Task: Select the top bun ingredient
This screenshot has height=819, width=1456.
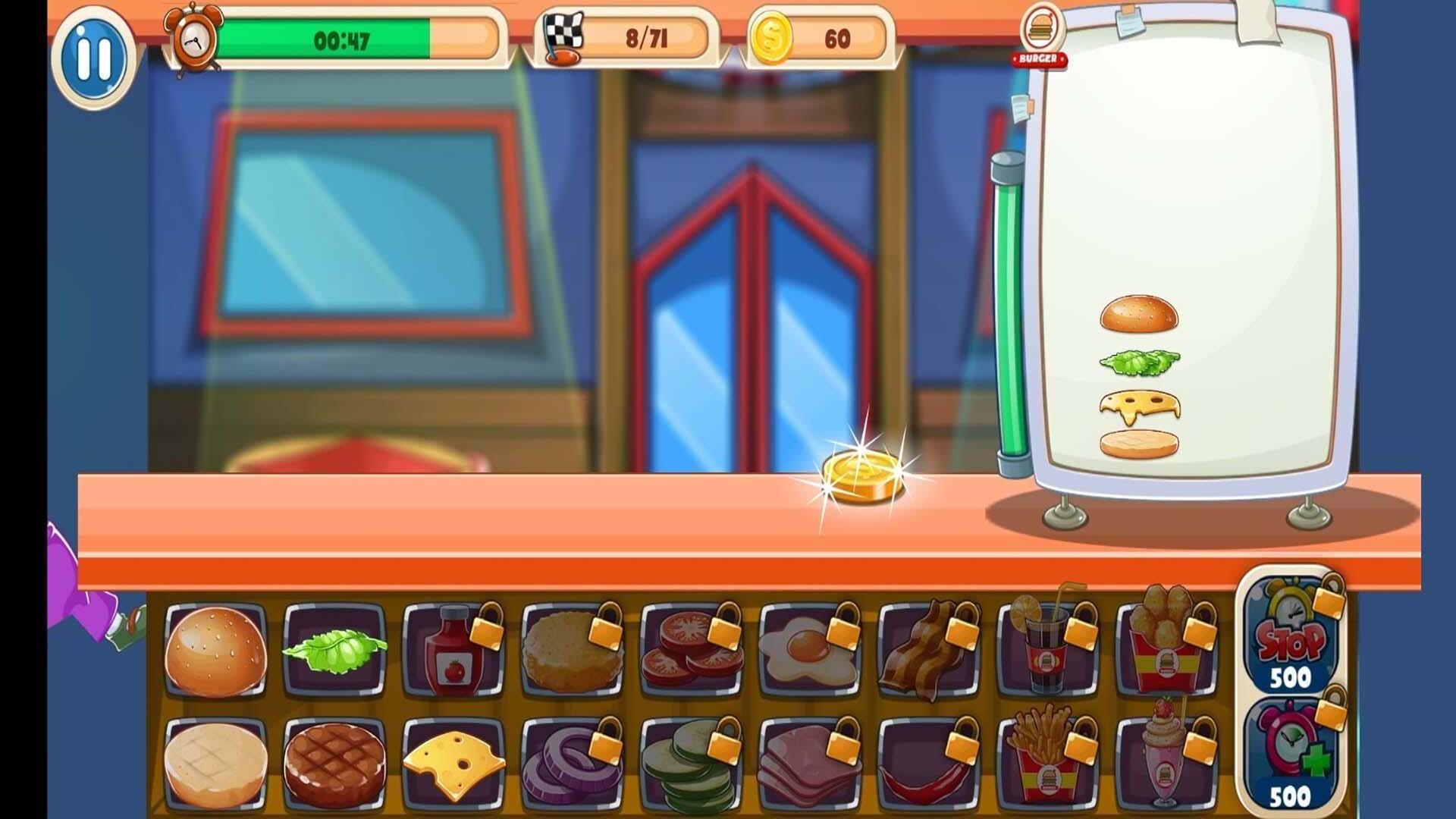Action: tap(216, 651)
